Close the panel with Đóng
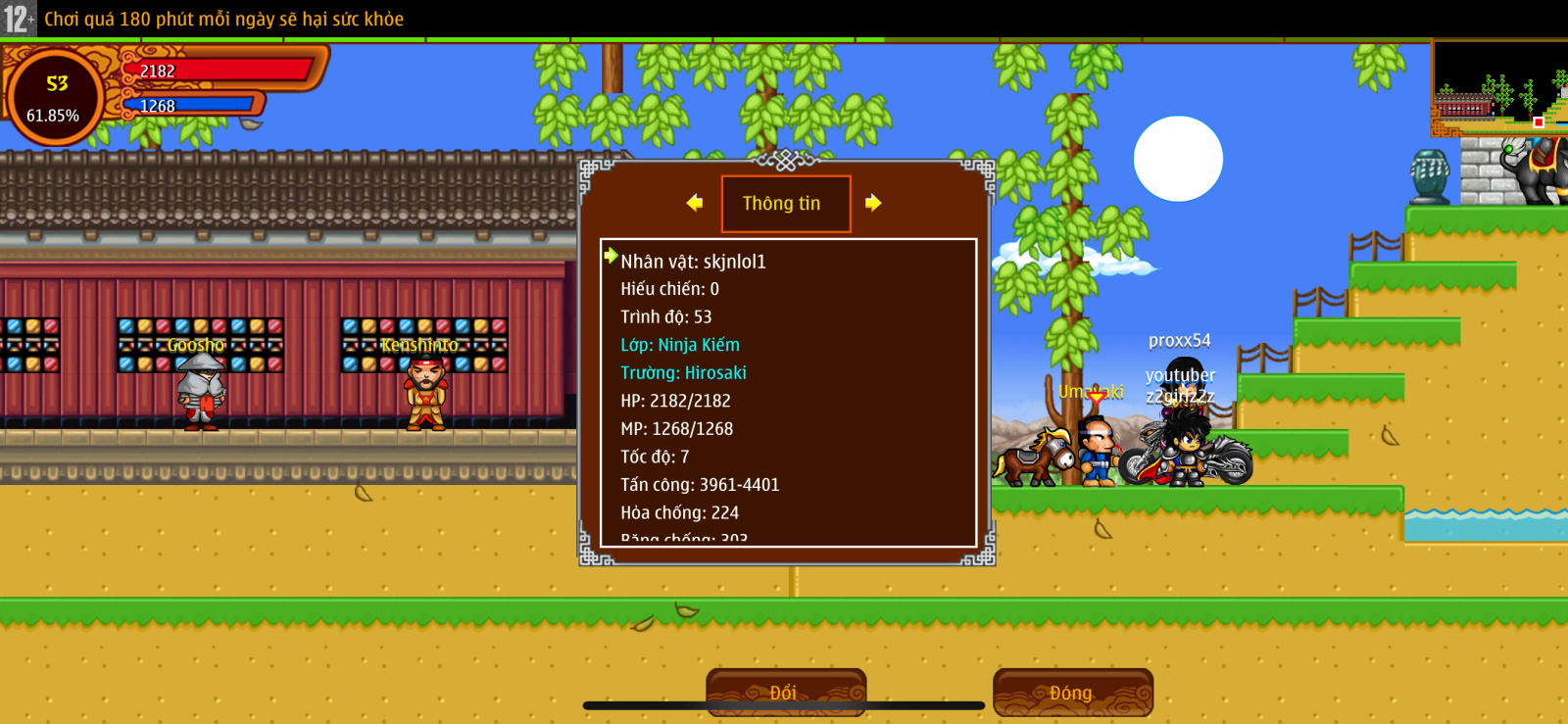This screenshot has height=724, width=1568. (x=1072, y=692)
